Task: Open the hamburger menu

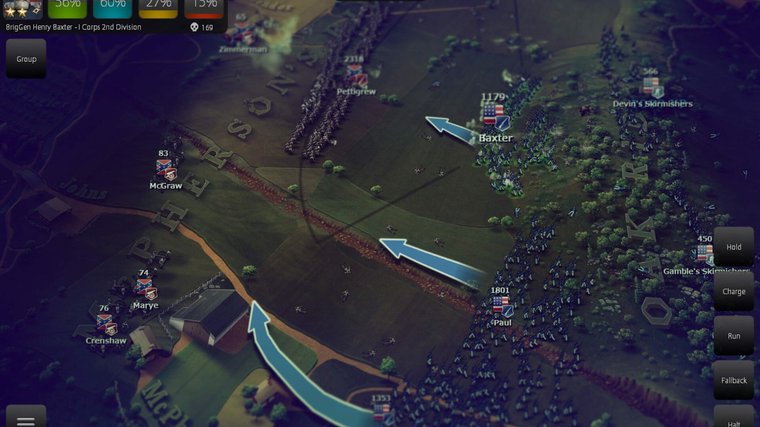Action: tap(25, 418)
